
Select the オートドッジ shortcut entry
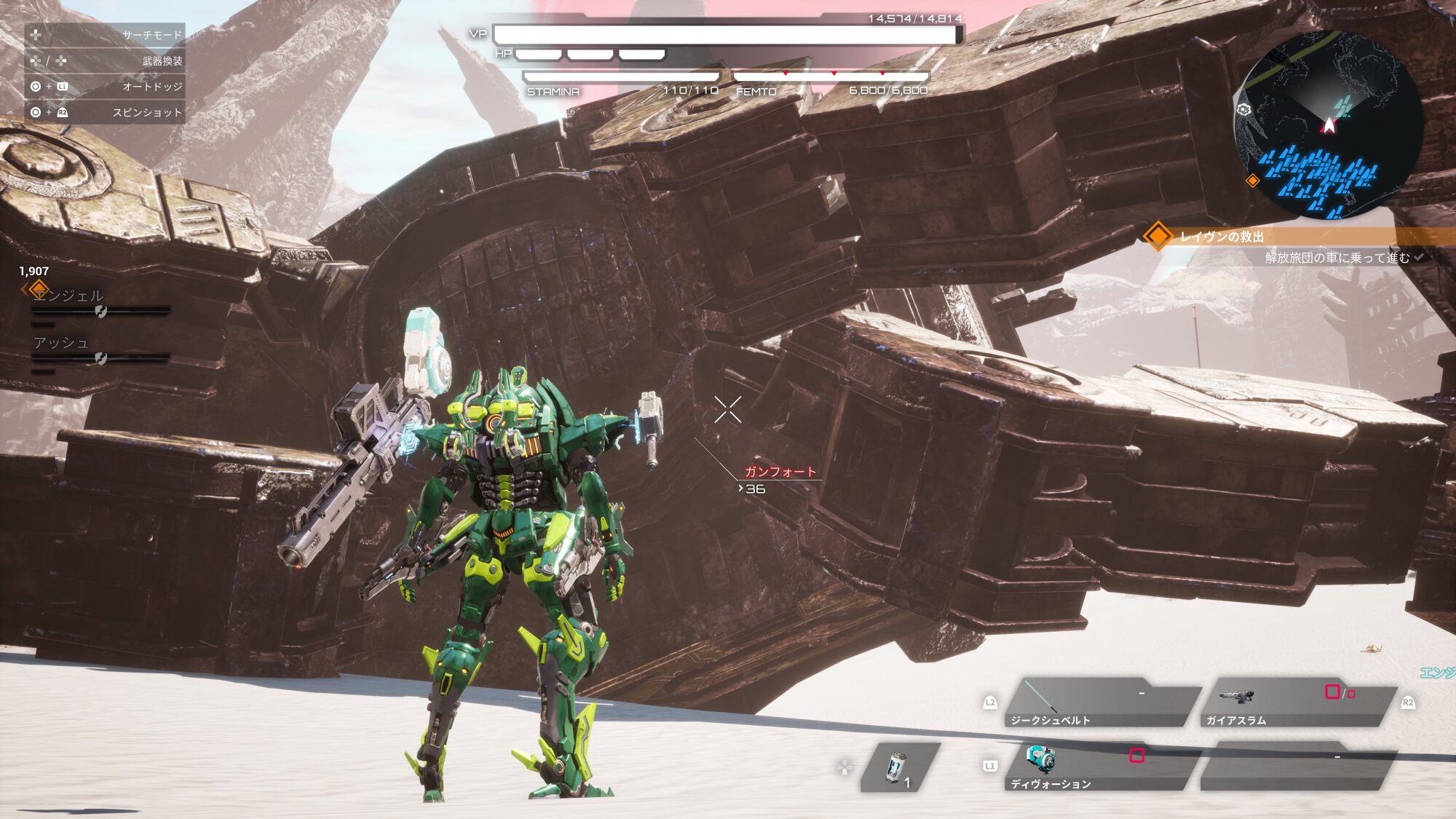tap(105, 87)
